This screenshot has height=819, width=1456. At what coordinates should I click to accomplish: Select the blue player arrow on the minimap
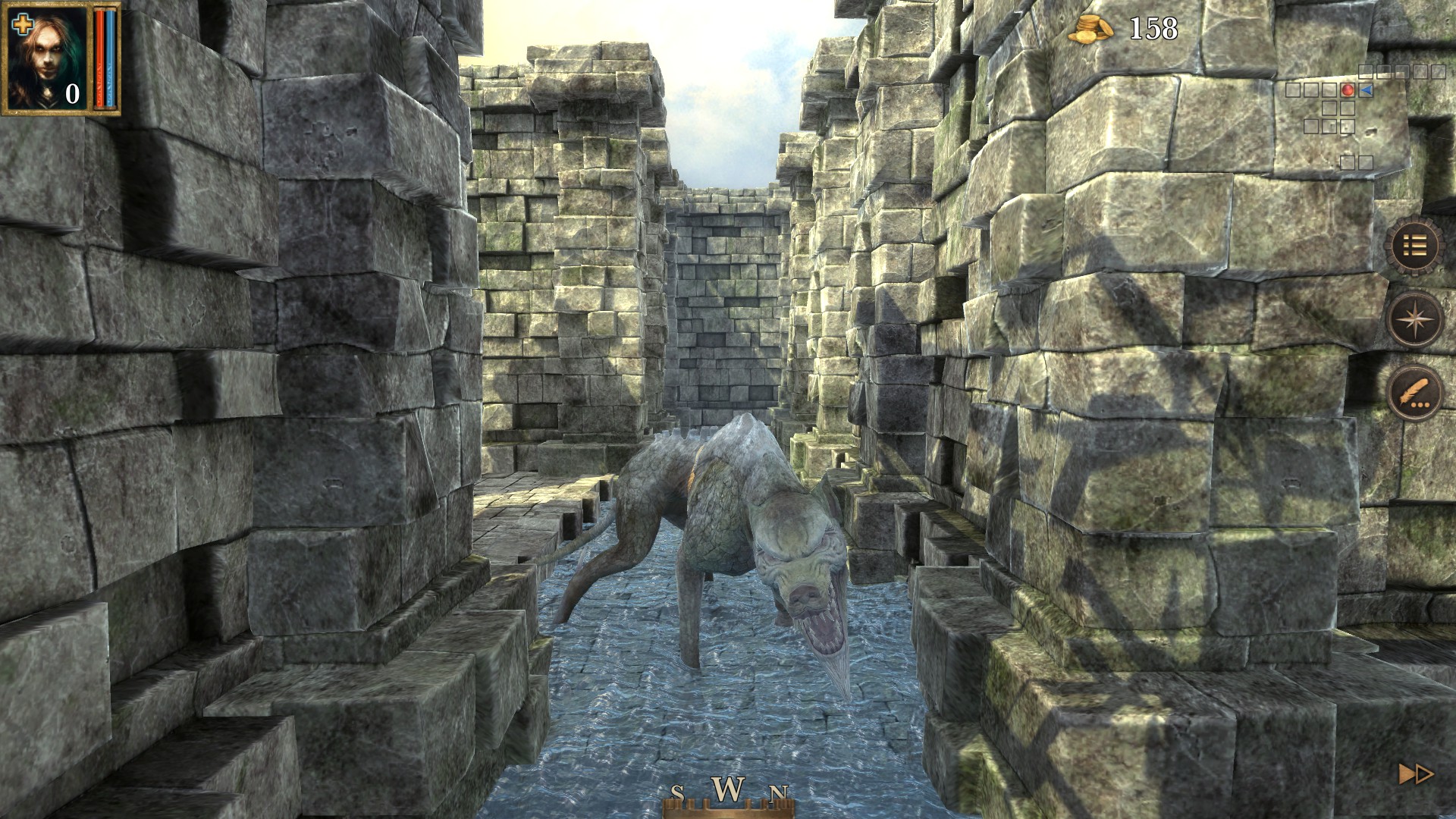coord(1365,90)
